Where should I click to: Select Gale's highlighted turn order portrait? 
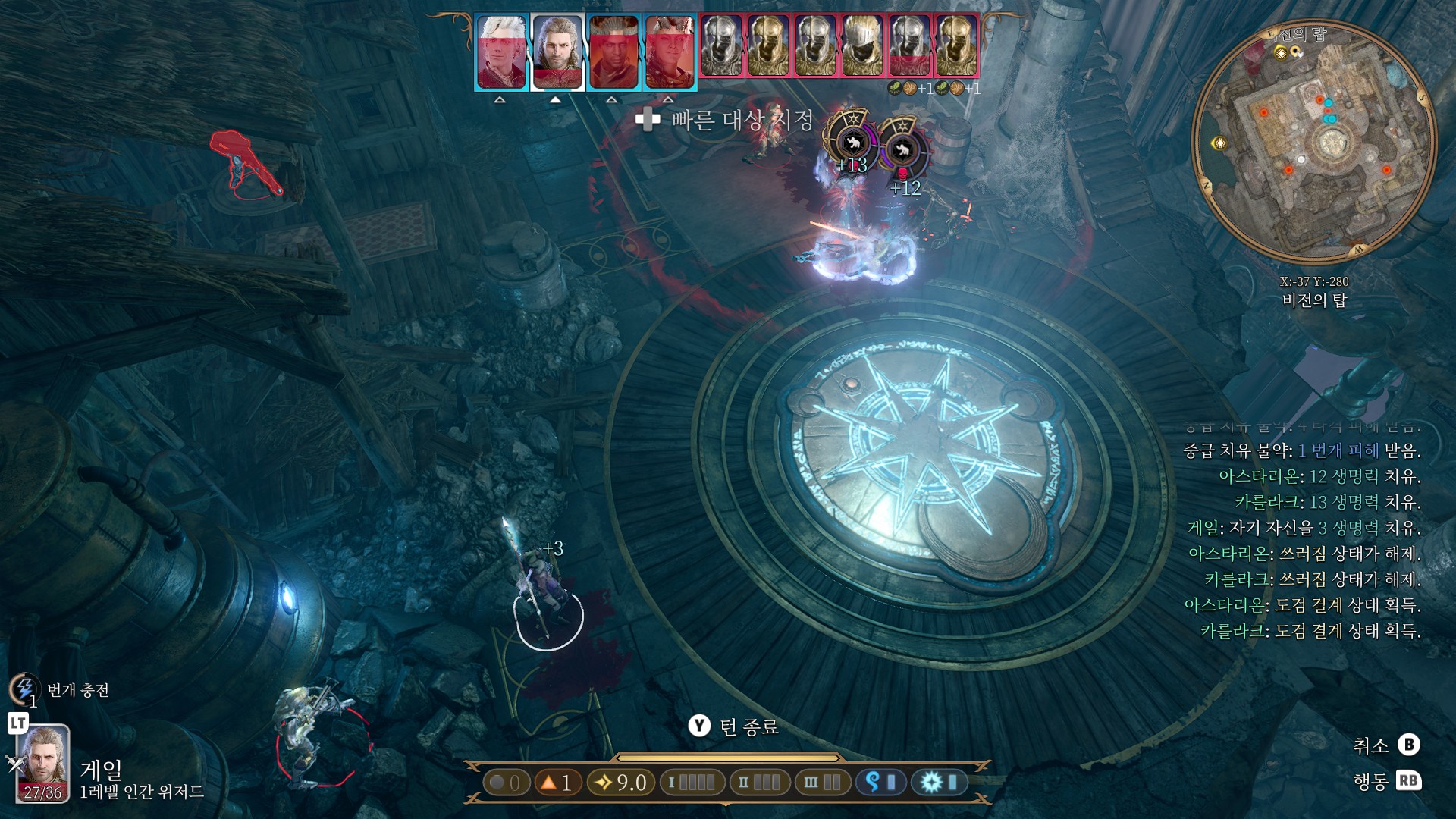[x=557, y=52]
